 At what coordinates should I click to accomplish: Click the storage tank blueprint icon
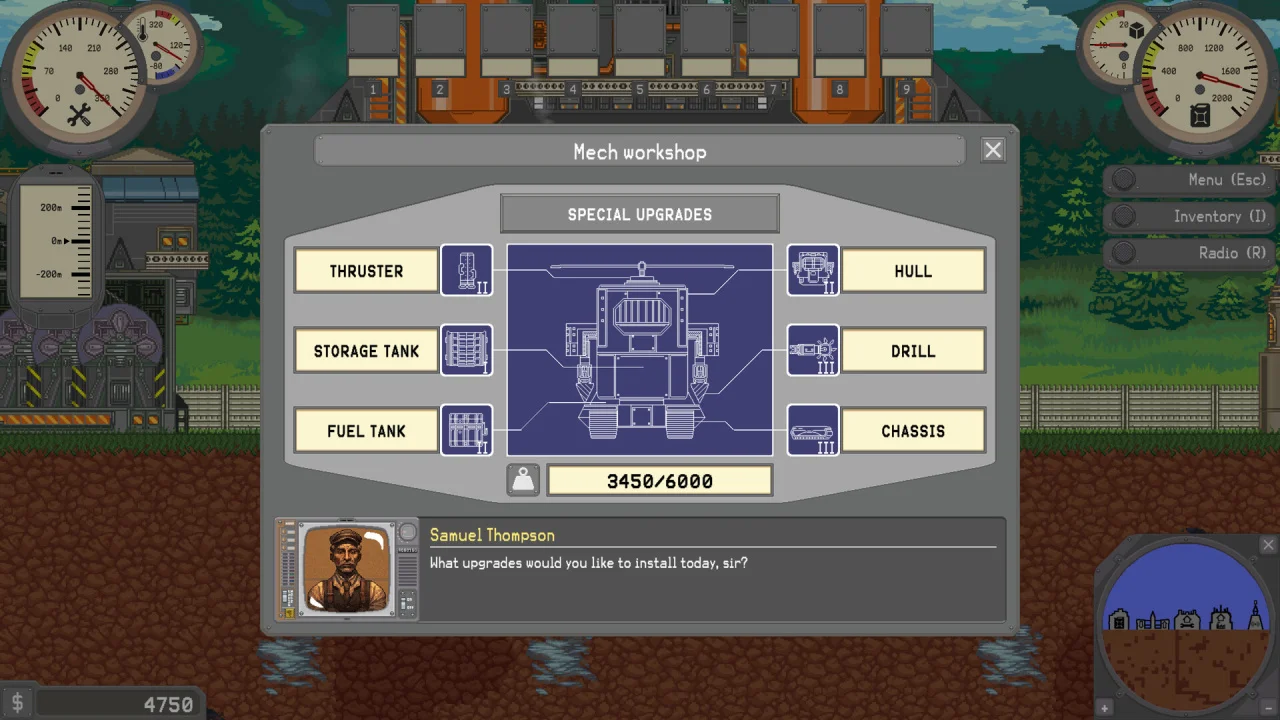tap(467, 350)
